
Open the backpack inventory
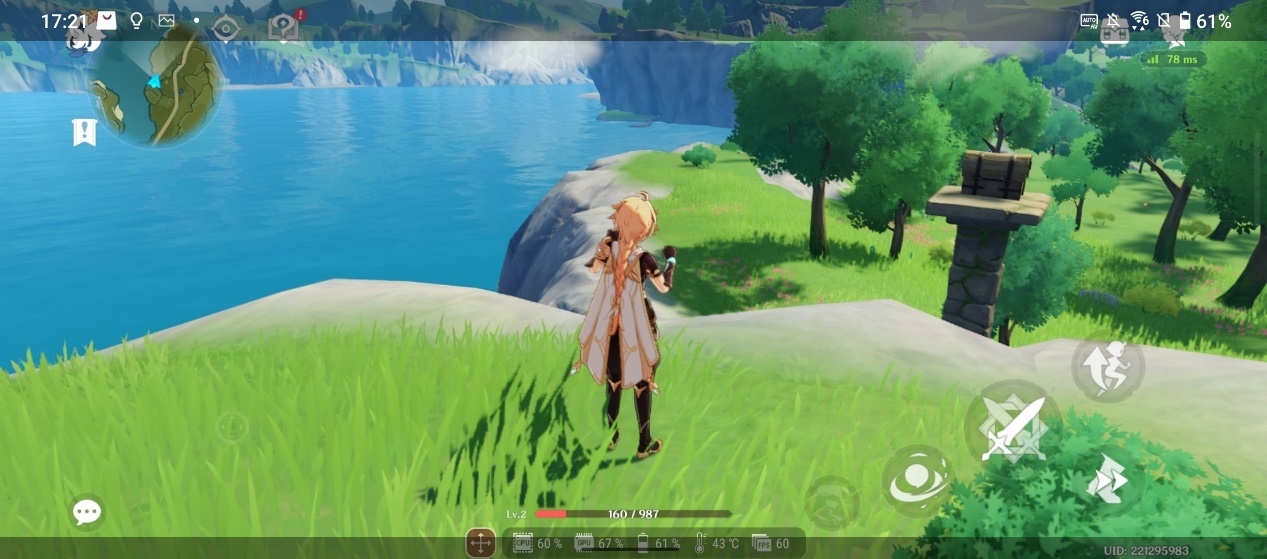point(1115,33)
